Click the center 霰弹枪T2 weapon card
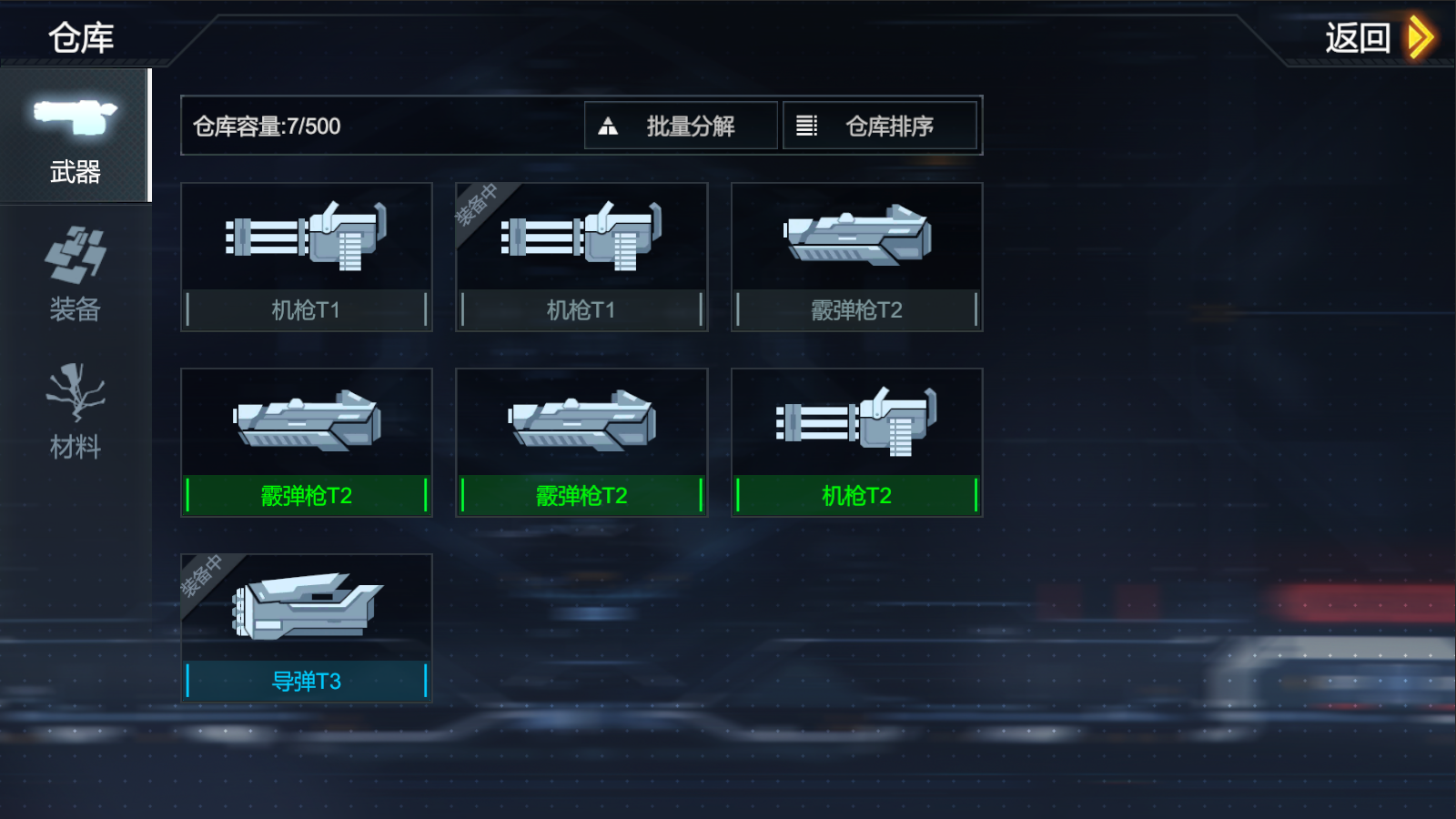 click(581, 441)
